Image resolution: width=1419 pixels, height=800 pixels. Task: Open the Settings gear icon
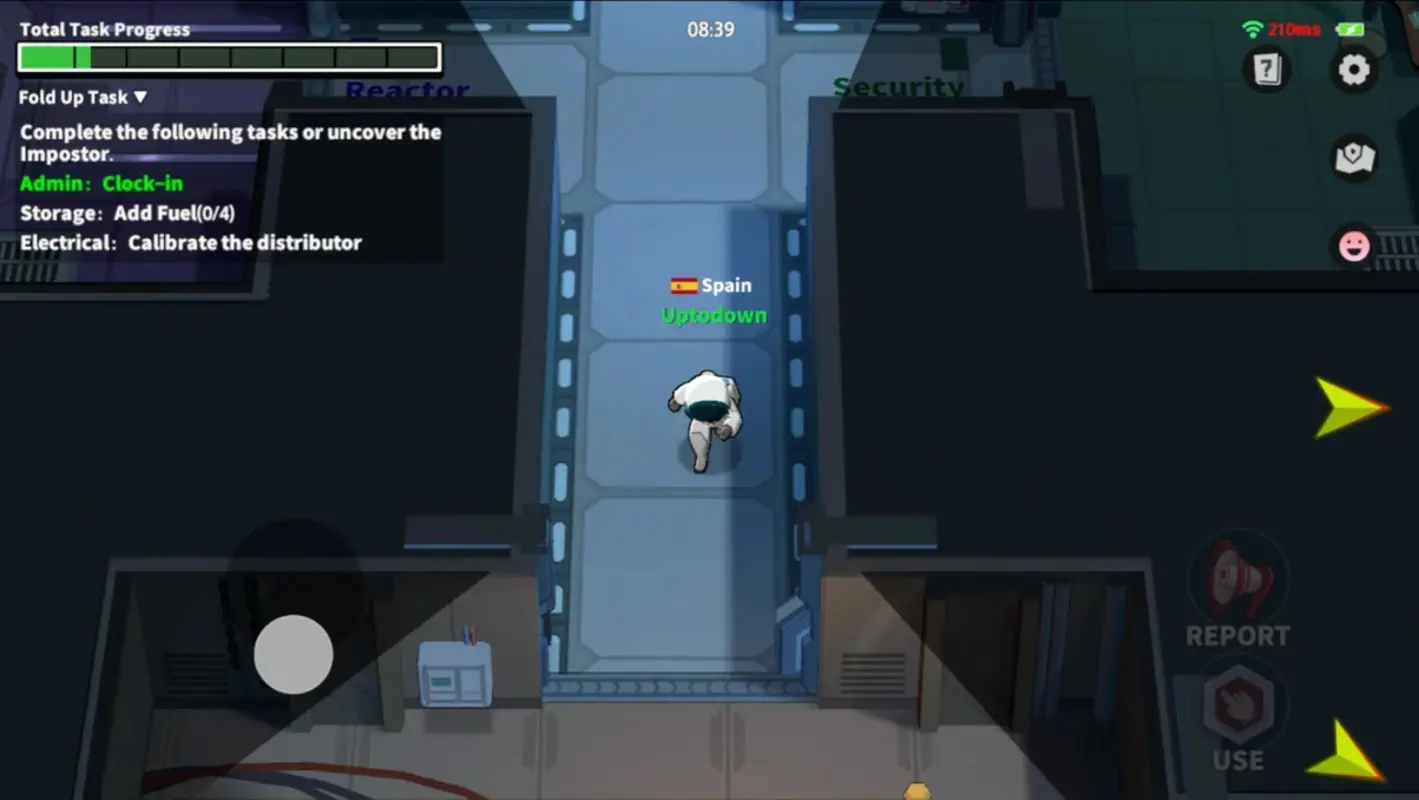pyautogui.click(x=1354, y=68)
